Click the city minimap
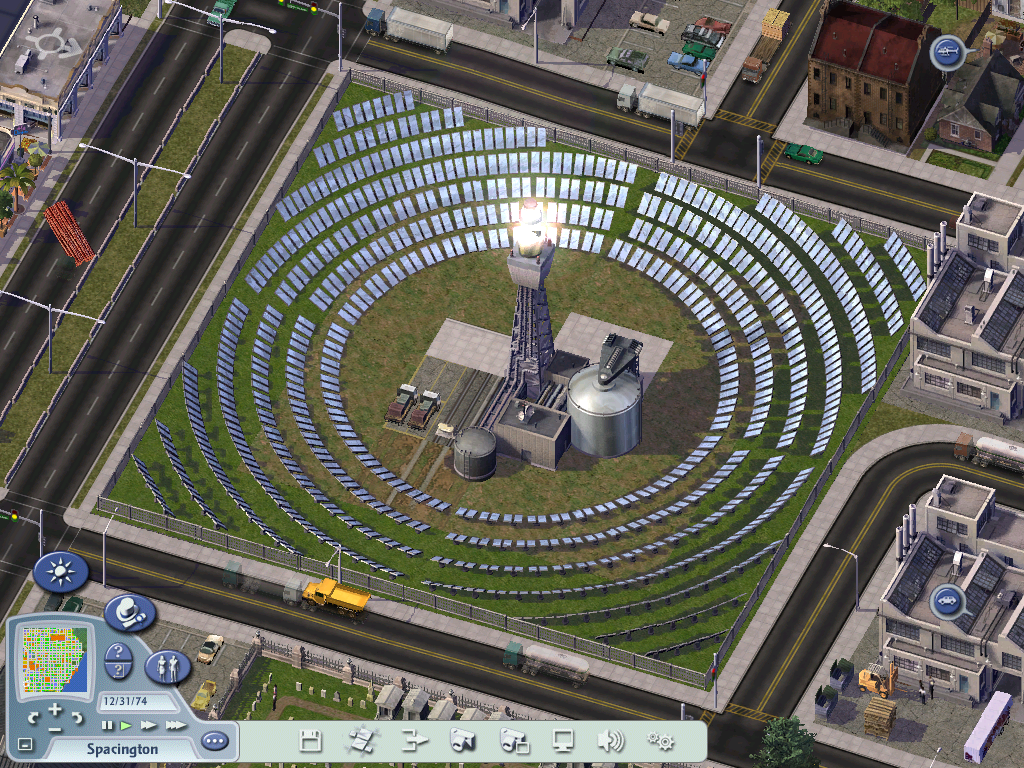This screenshot has height=768, width=1024. [x=55, y=660]
